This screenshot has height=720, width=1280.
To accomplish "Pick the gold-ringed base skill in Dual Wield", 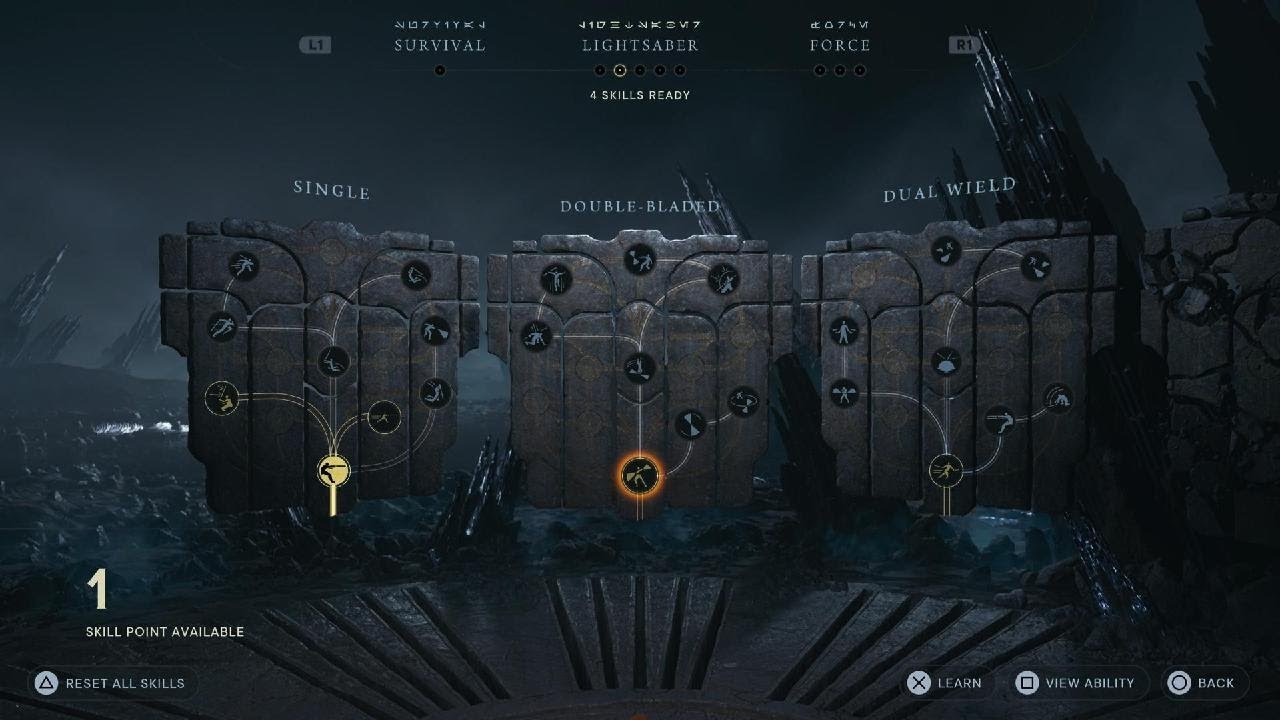I will [x=946, y=469].
